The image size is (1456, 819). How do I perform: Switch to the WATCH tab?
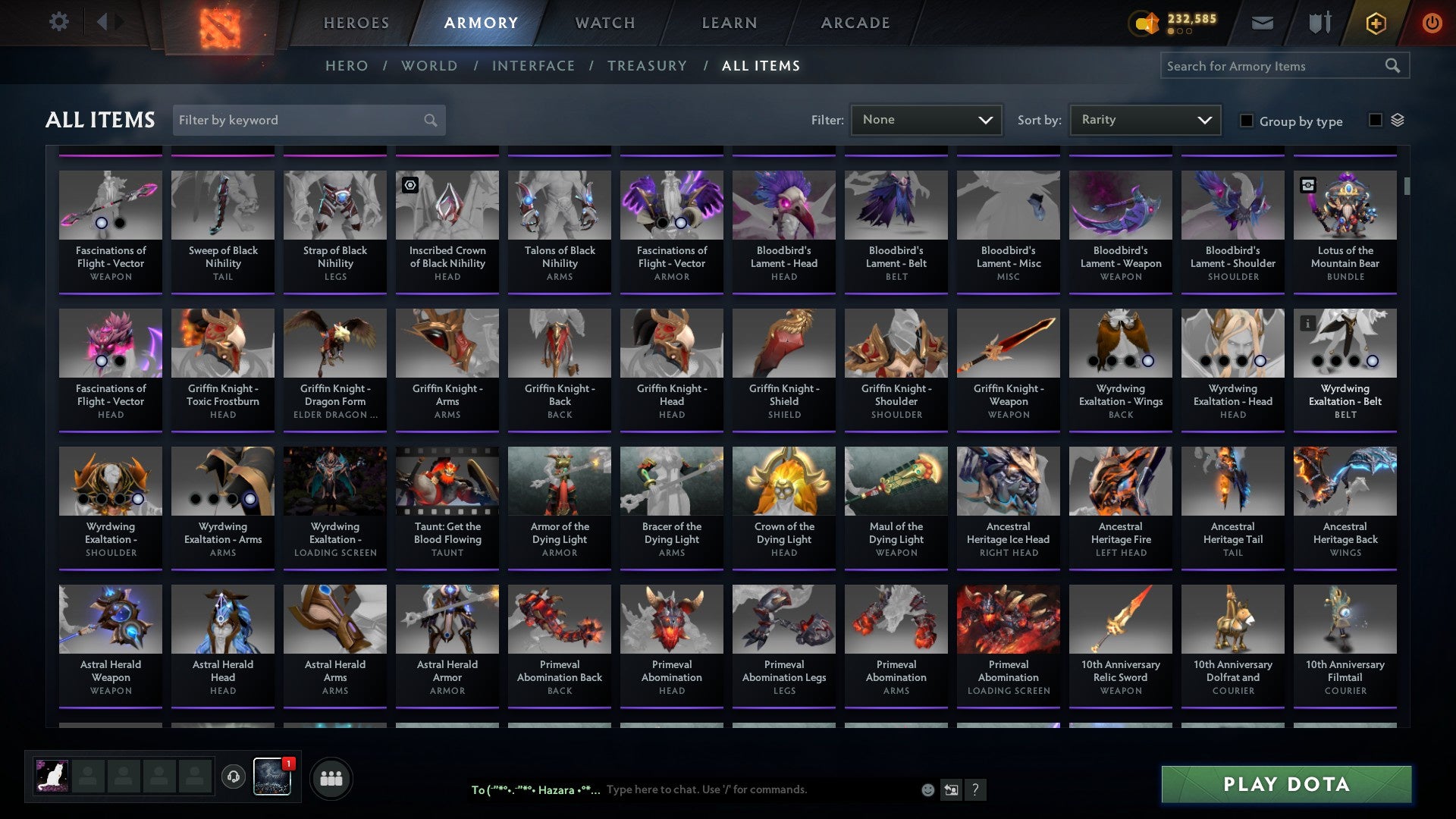[604, 23]
